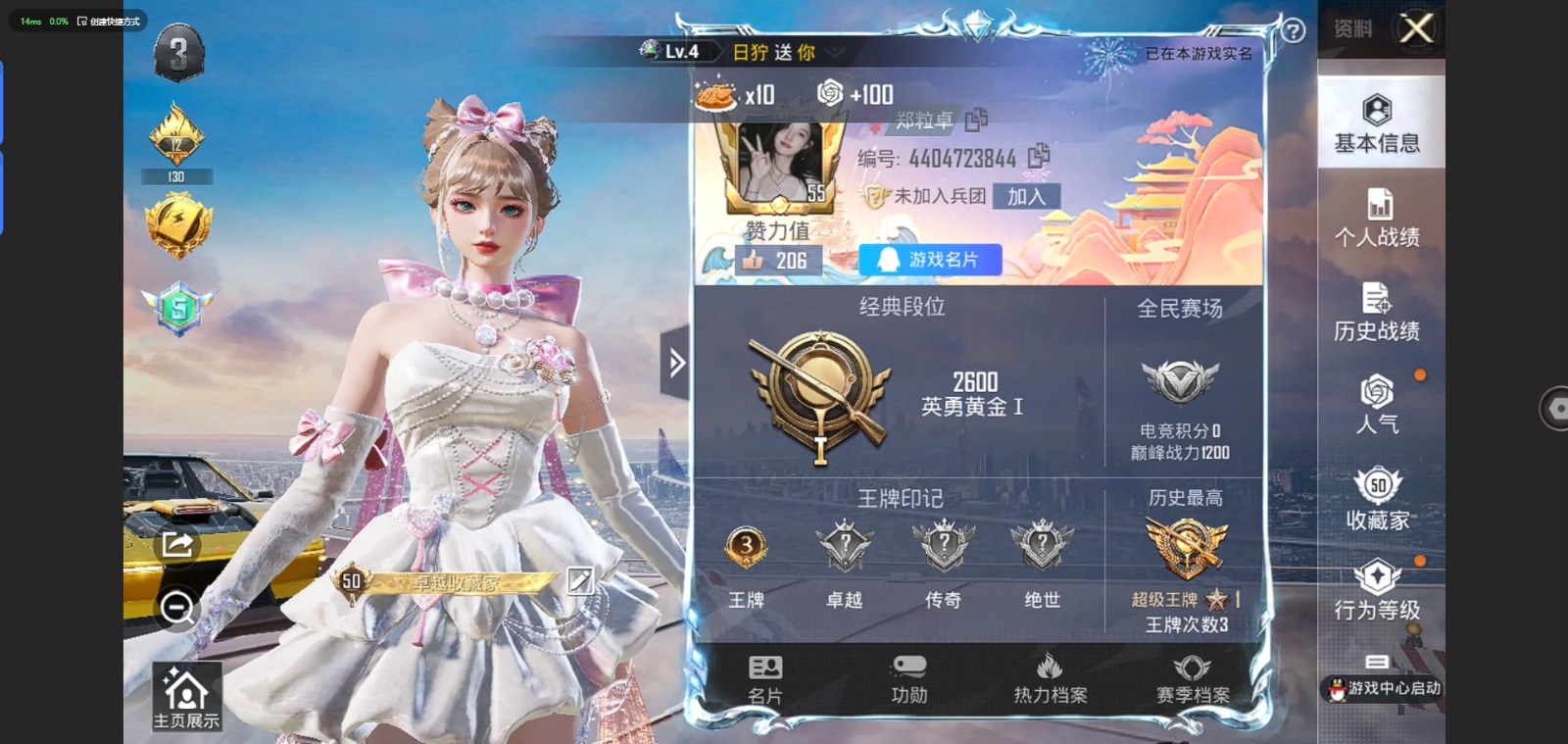The image size is (1568, 744).
Task: Switch to the 热力档案 tab
Action: tap(1050, 679)
